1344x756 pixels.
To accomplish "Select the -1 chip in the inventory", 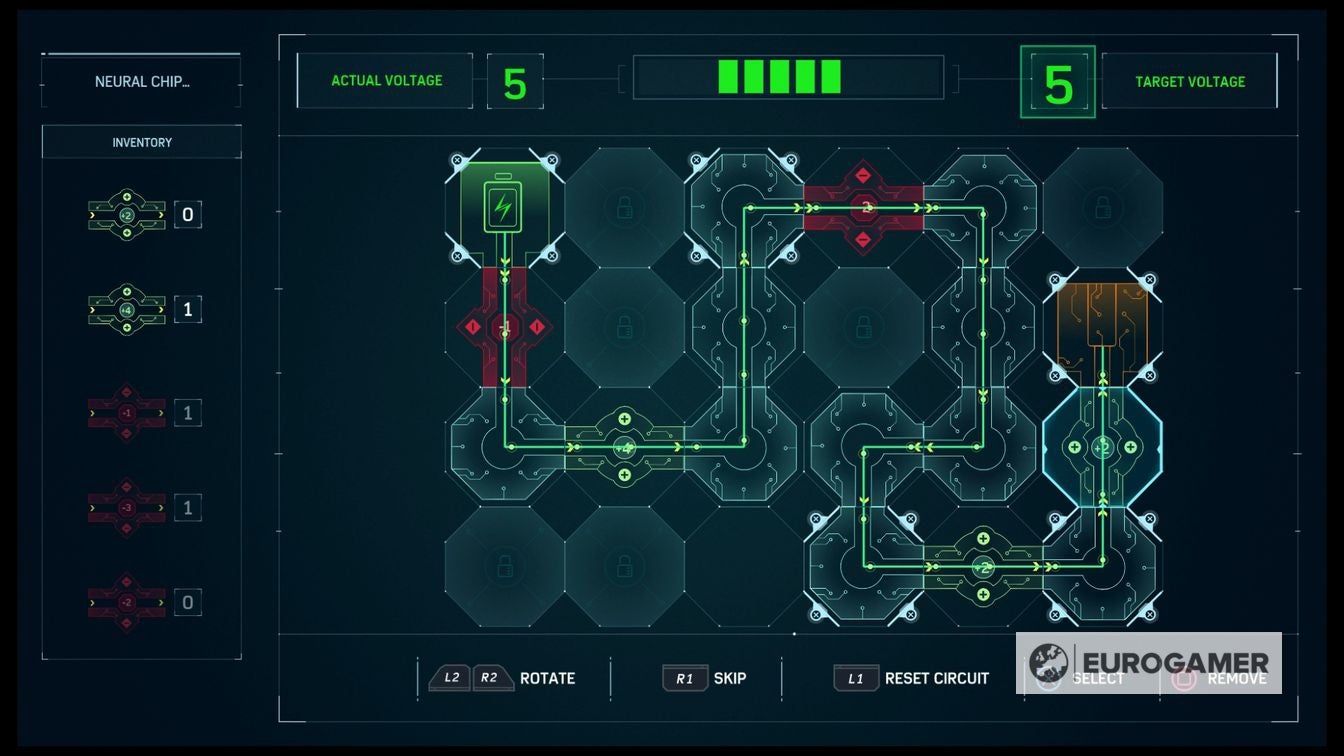I will [x=127, y=410].
